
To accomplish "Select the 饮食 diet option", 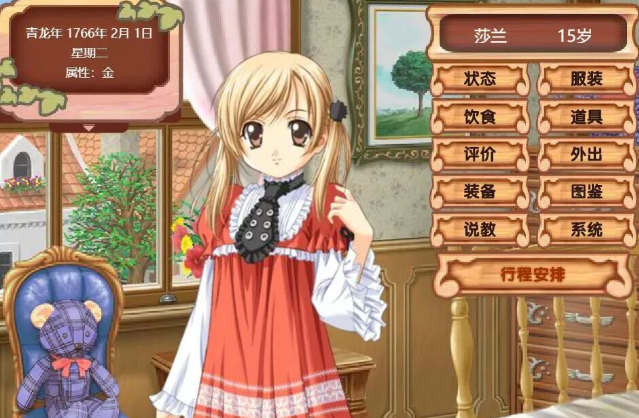I will coord(480,117).
